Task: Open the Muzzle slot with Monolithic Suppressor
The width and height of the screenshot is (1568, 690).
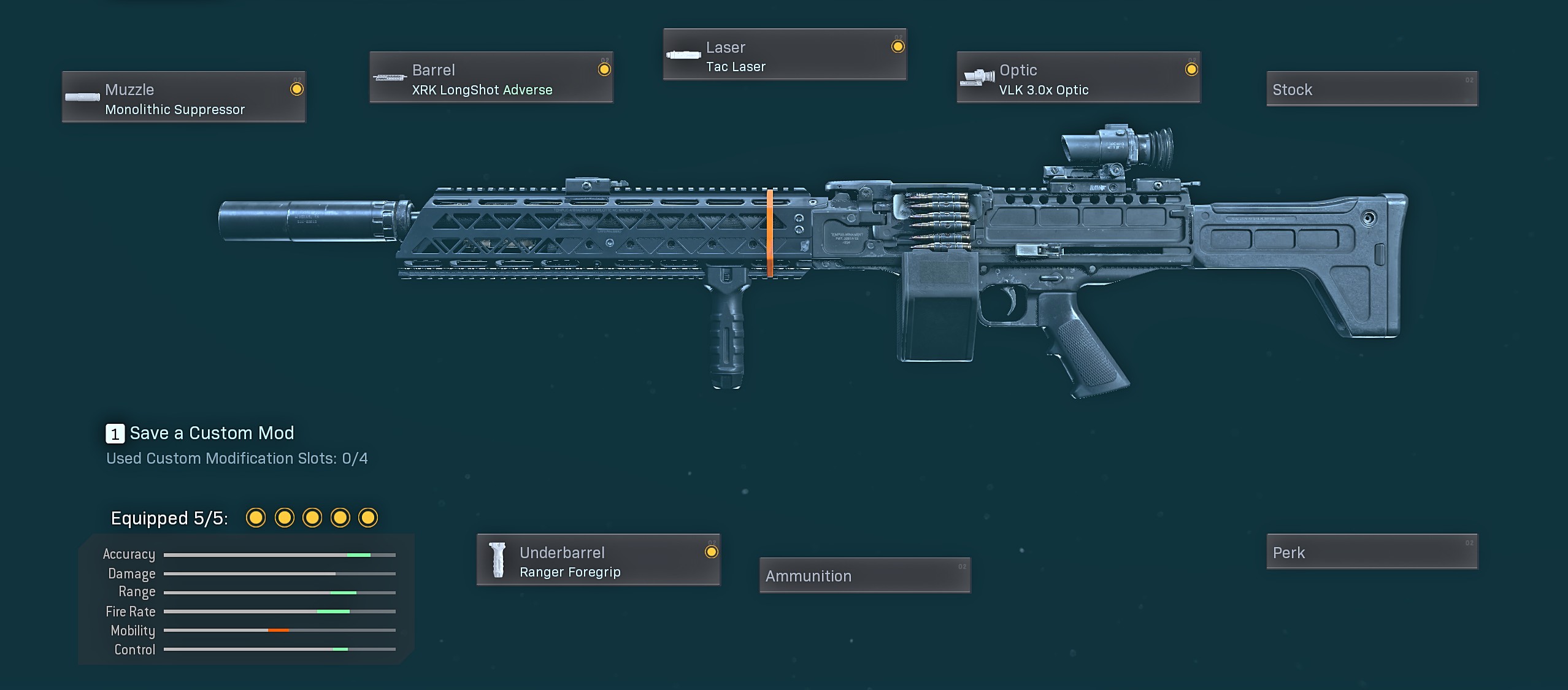Action: (x=183, y=97)
